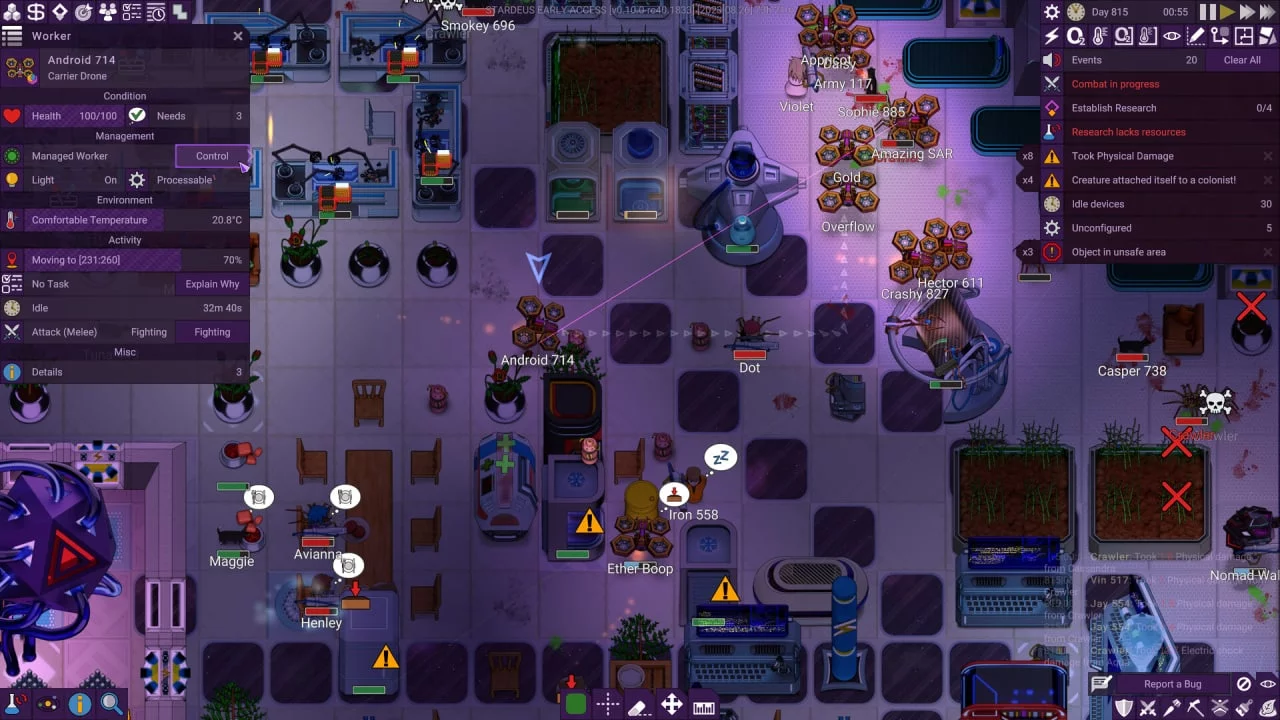Show the Idle devices notification
The height and width of the screenshot is (720, 1280).
point(1100,204)
